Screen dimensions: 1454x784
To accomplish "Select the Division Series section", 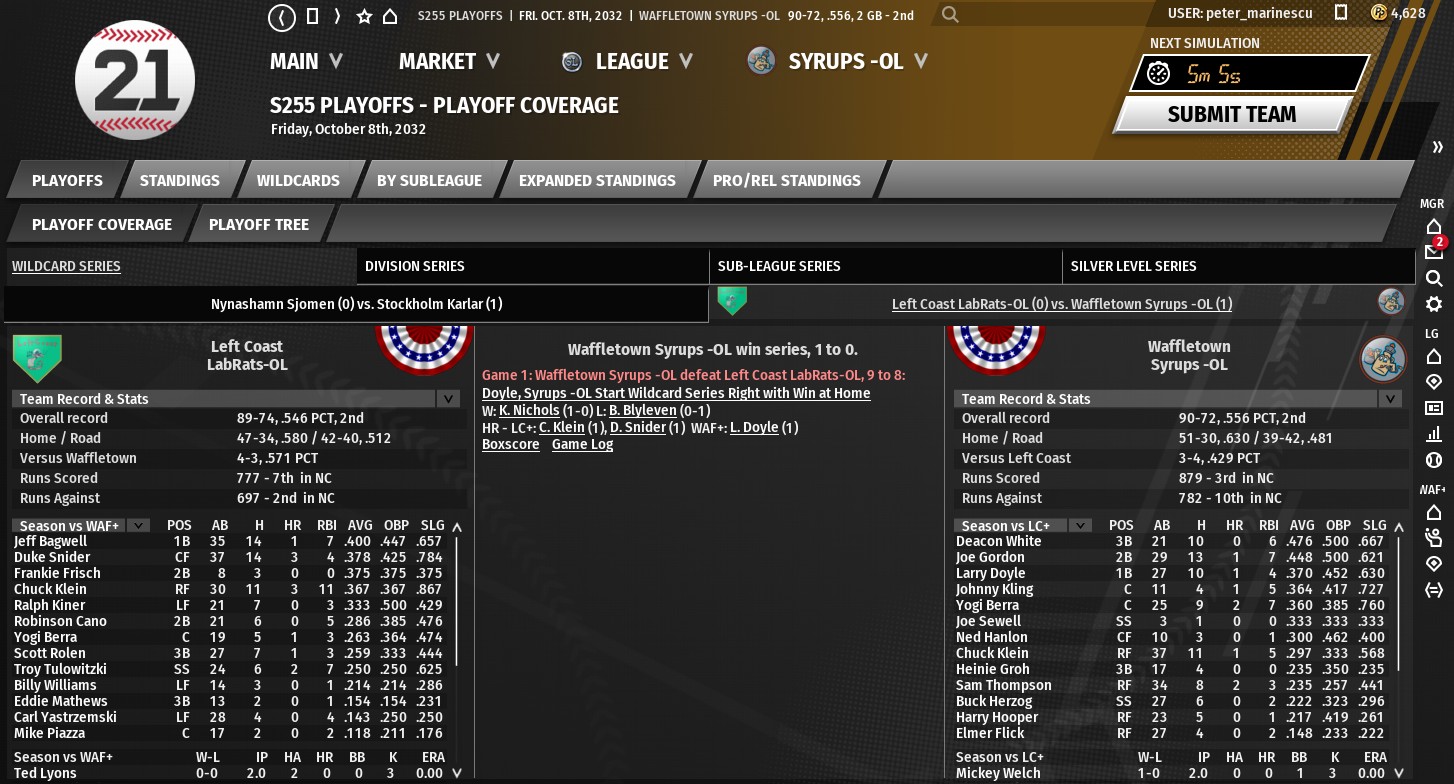I will 415,266.
